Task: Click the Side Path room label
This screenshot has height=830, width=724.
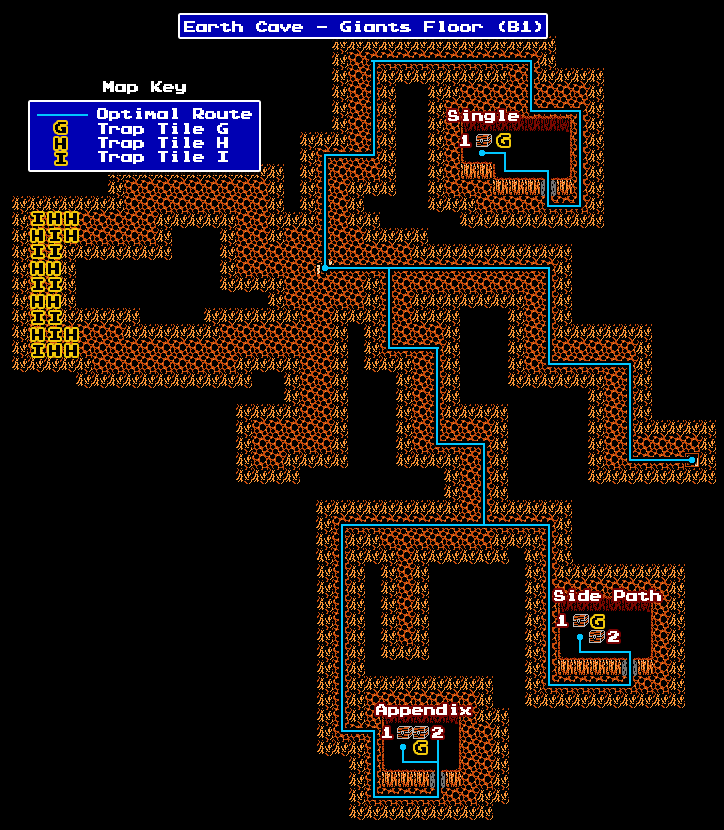Action: click(607, 596)
